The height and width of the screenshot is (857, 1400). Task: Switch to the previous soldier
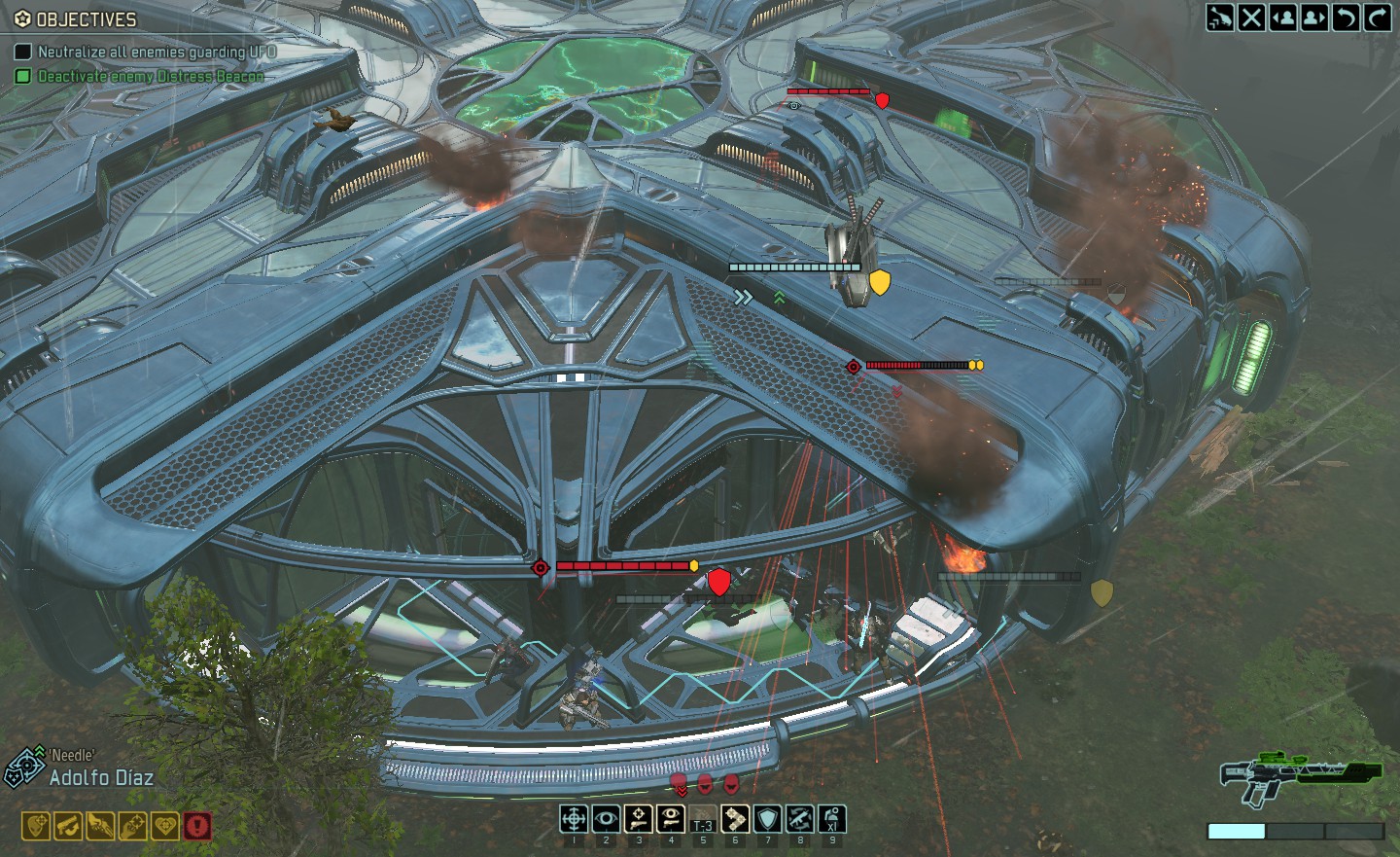coord(1285,17)
